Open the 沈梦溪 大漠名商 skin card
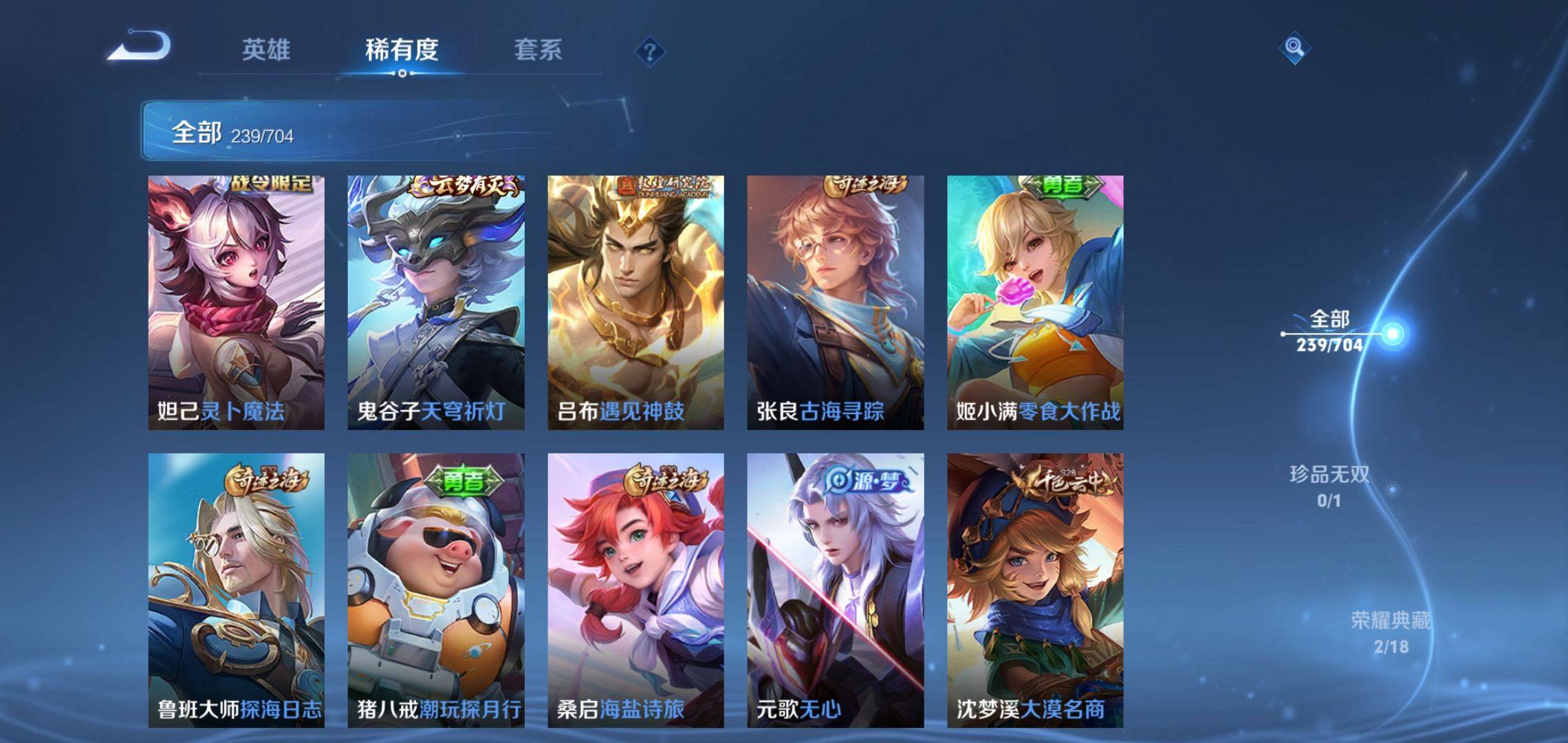This screenshot has height=743, width=1568. (x=1035, y=590)
